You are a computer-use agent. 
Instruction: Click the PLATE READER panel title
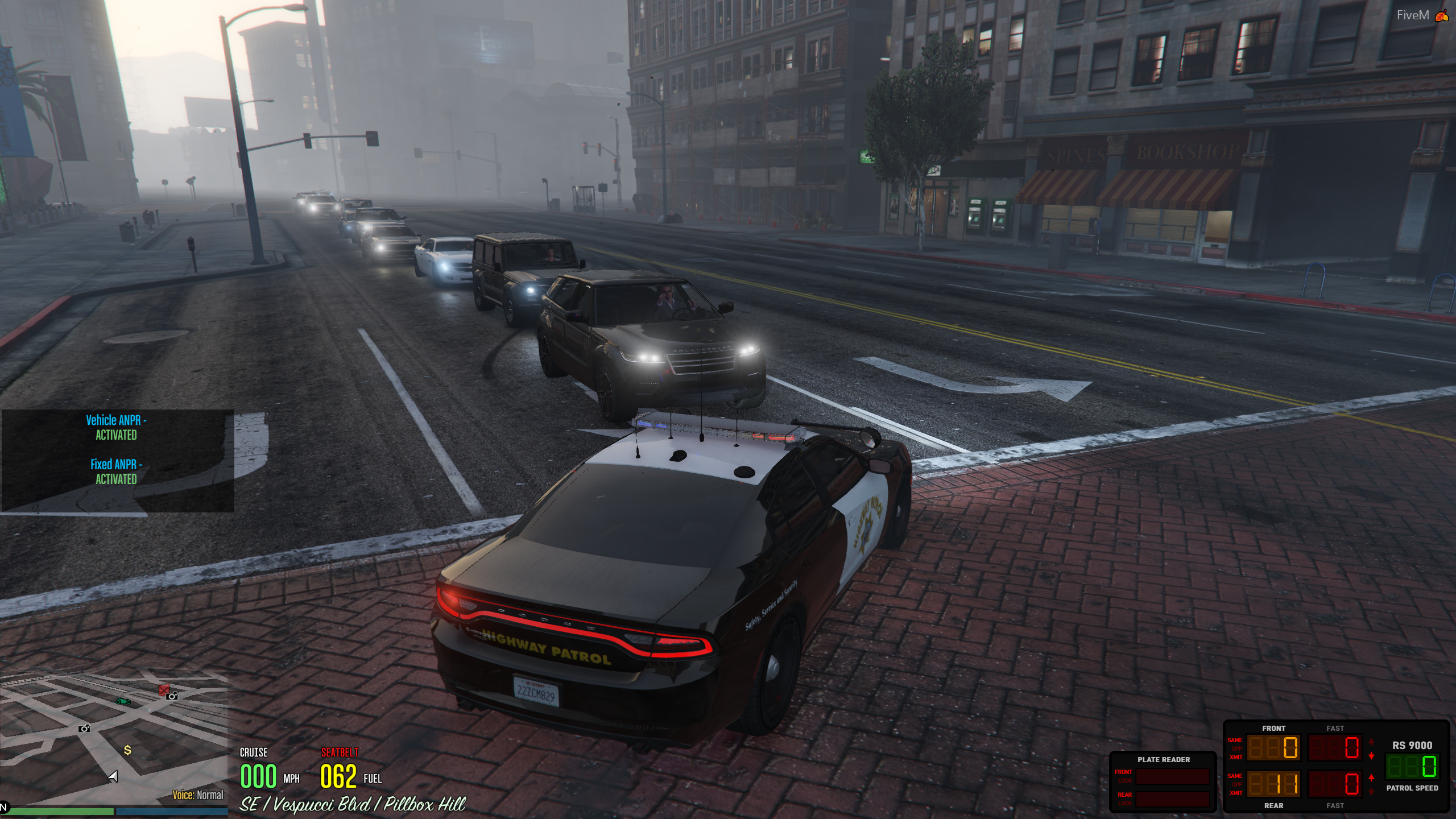click(1164, 759)
